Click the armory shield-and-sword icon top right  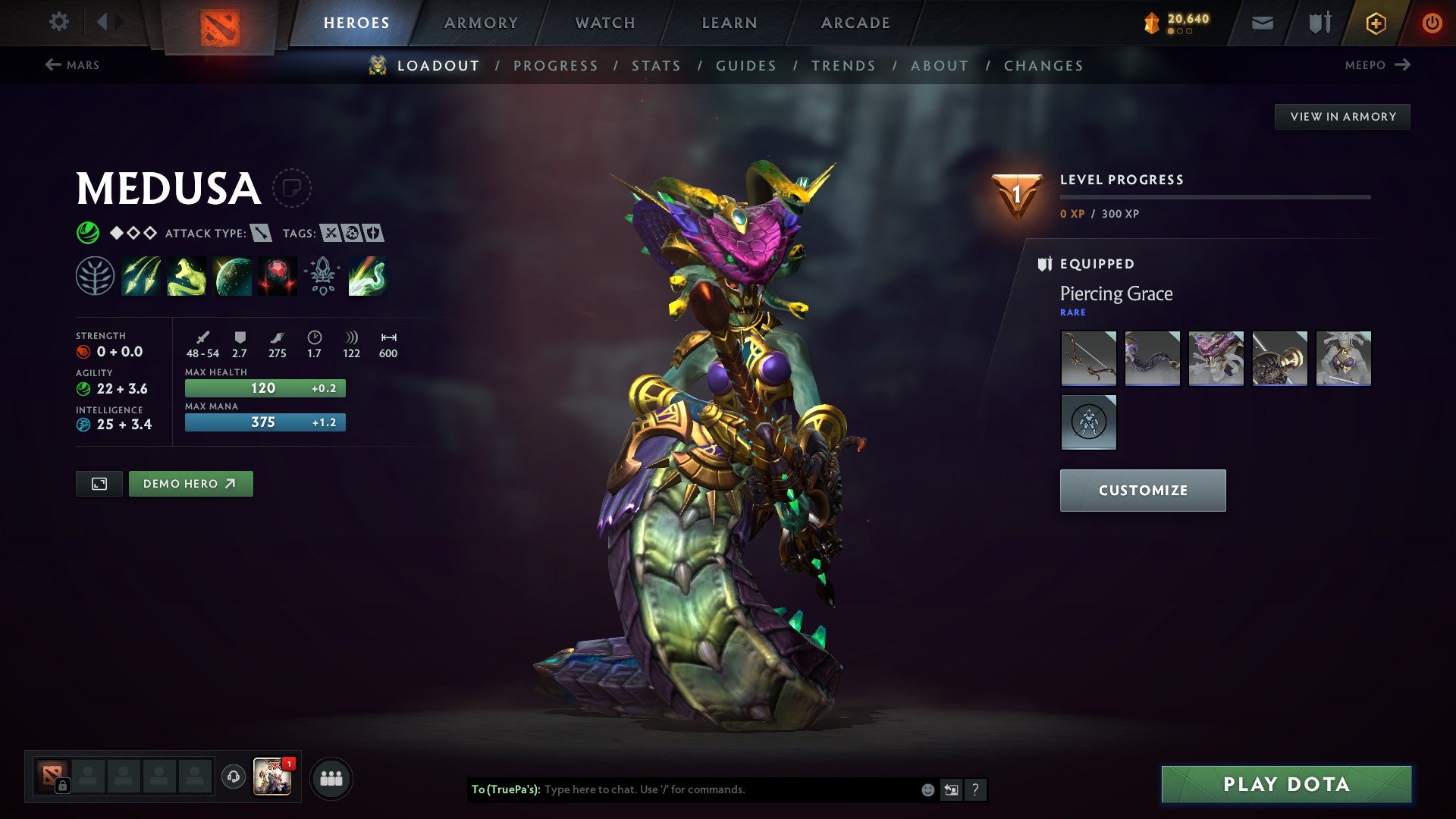[x=1318, y=22]
